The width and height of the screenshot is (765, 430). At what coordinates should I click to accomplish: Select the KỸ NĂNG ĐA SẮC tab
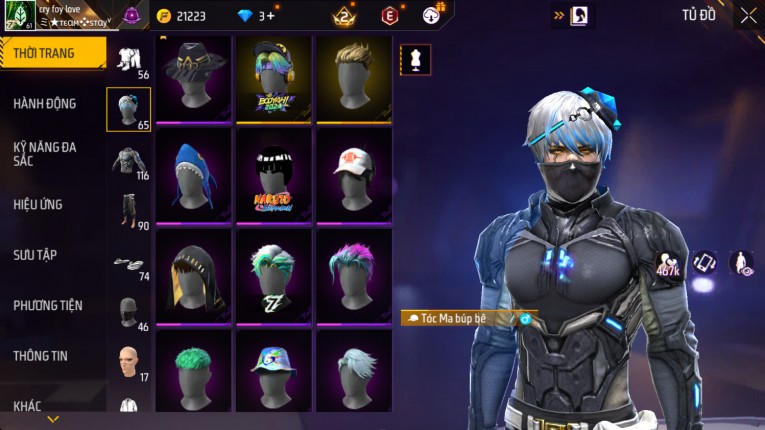coord(45,153)
